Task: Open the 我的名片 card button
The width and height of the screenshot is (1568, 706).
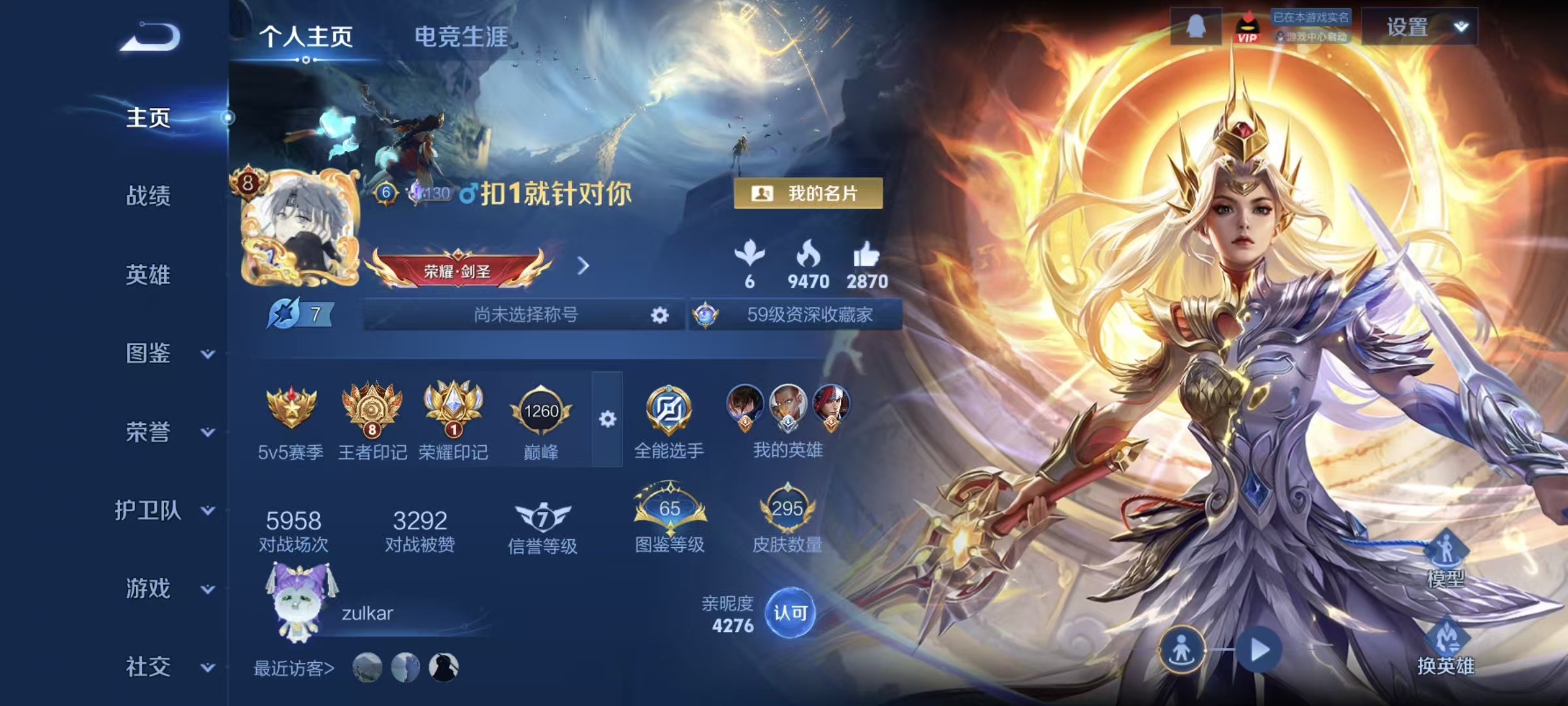Action: pyautogui.click(x=808, y=193)
